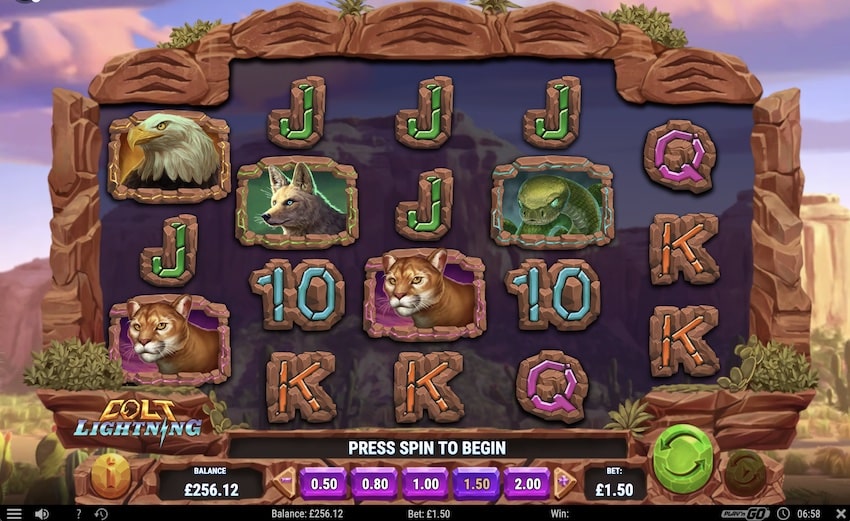Open the hamburger menu in bottom bar

(x=14, y=513)
